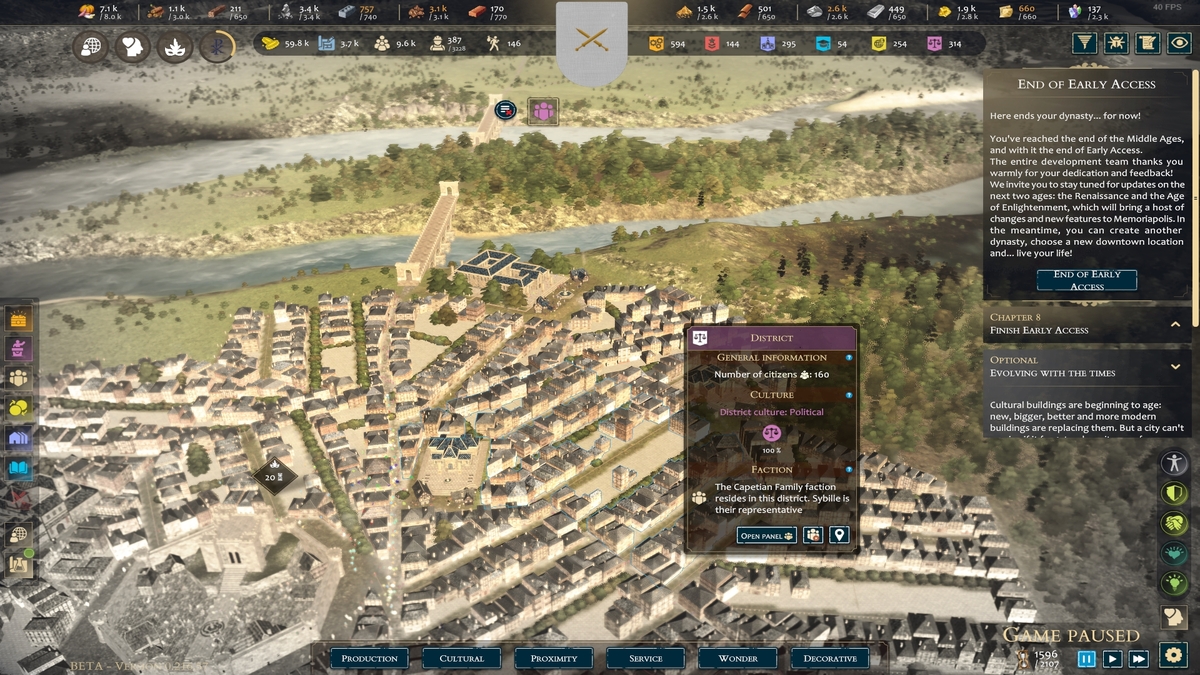The height and width of the screenshot is (675, 1200).
Task: Open the Production building category
Action: point(370,658)
